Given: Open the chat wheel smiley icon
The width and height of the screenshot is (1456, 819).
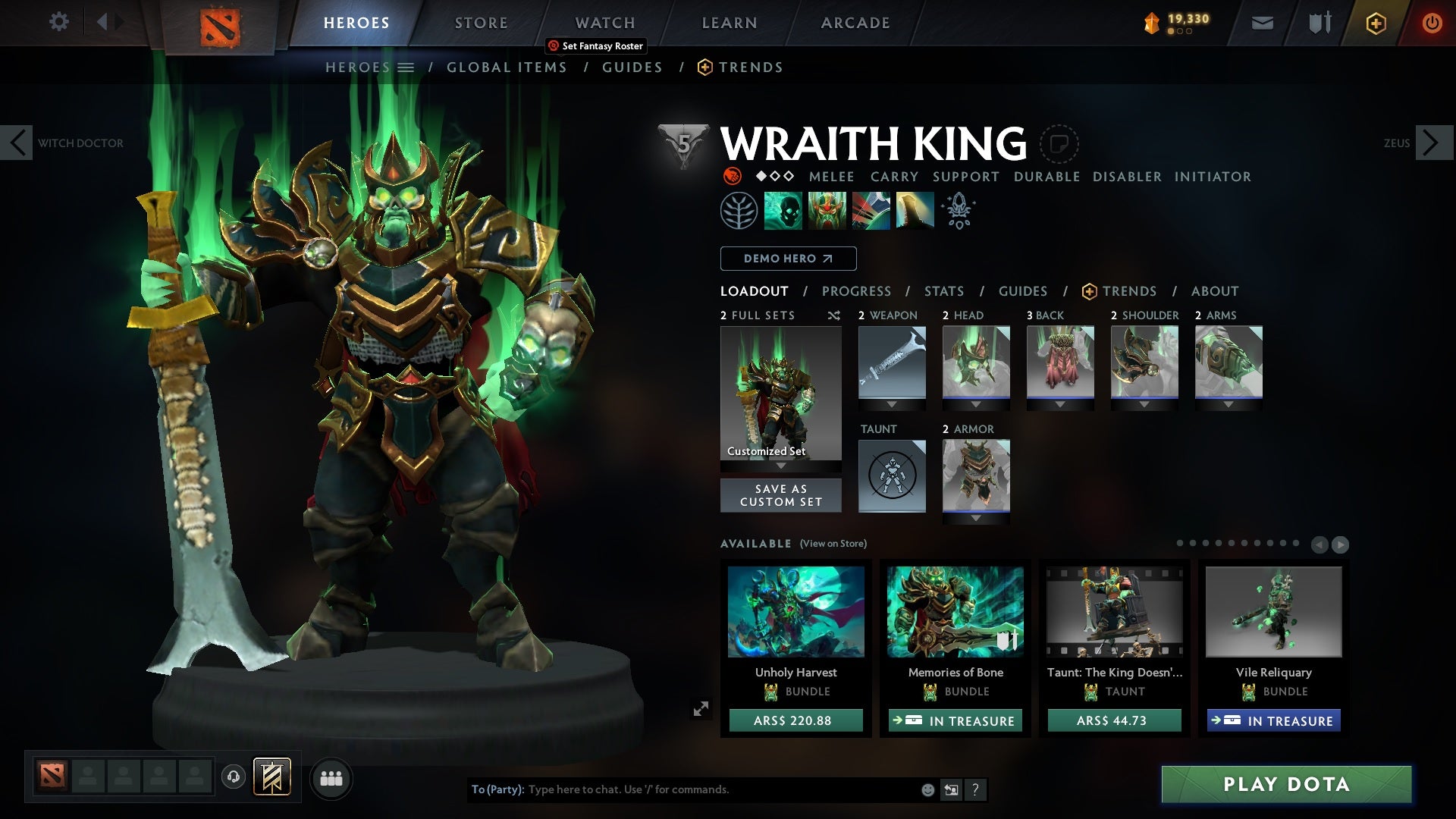Looking at the screenshot, I should click(x=926, y=789).
